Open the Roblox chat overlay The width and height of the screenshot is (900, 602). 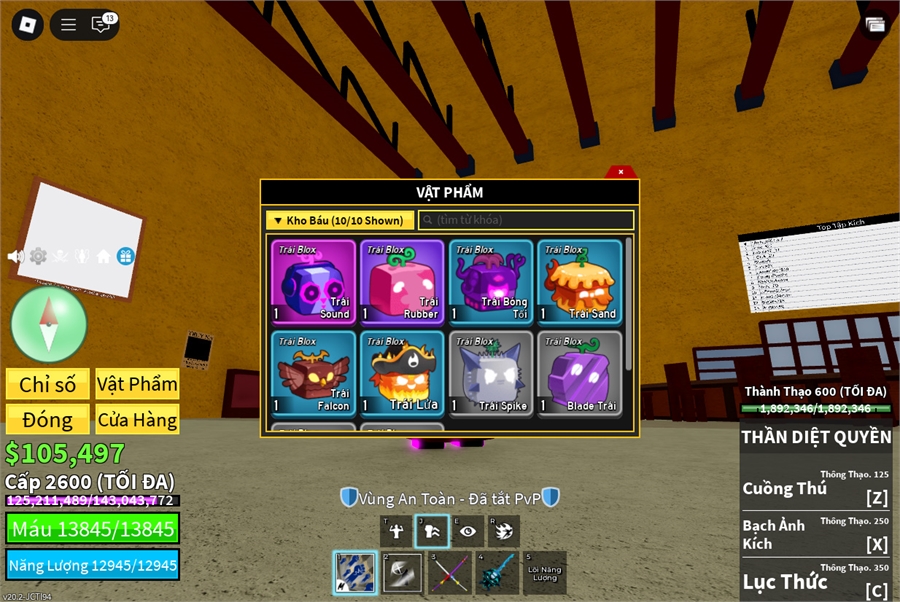[101, 25]
